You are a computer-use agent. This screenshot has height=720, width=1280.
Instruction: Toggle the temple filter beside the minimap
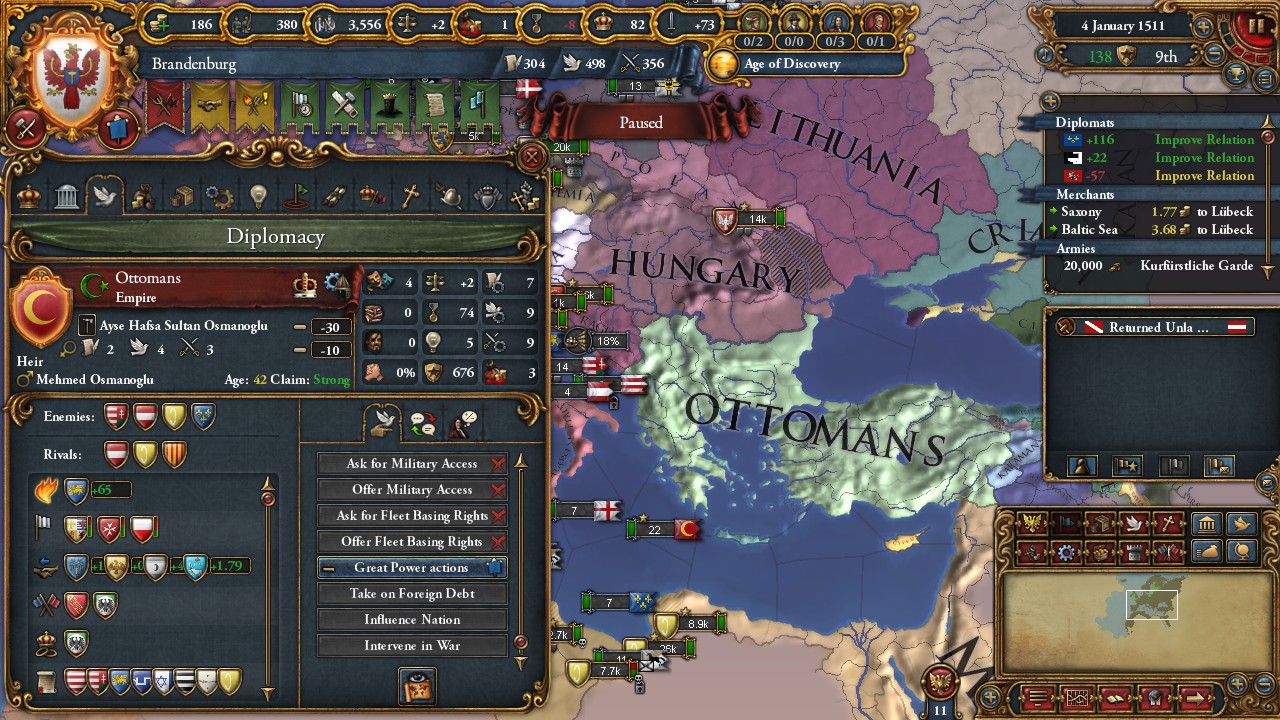[1207, 521]
